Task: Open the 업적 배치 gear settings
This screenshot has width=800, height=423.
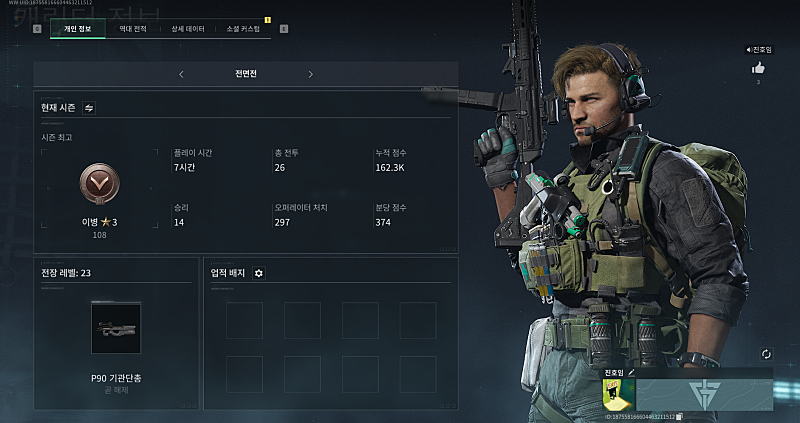Action: [x=259, y=273]
